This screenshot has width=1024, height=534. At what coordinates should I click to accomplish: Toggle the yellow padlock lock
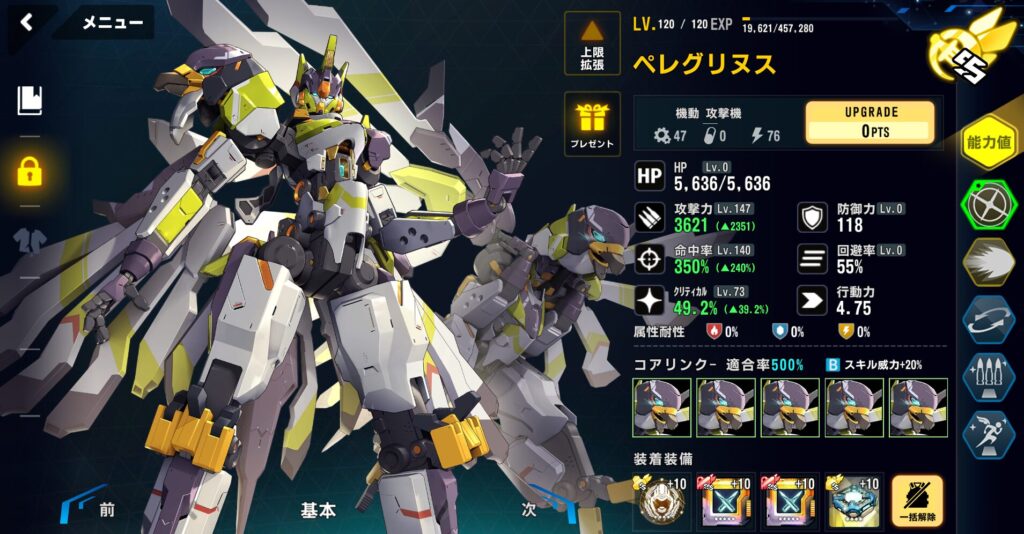click(29, 170)
